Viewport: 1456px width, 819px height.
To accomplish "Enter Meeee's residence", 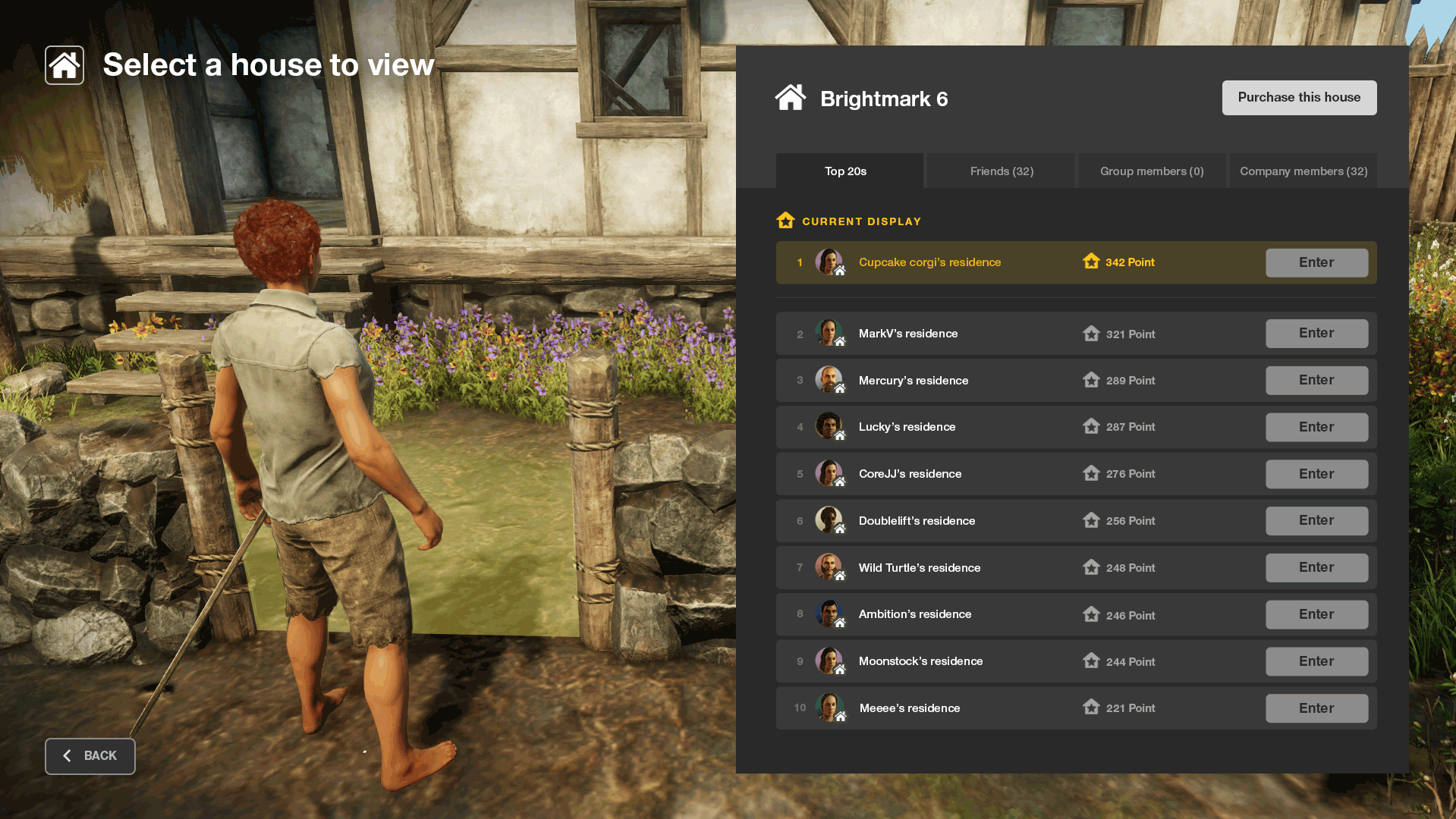I will (x=1316, y=708).
